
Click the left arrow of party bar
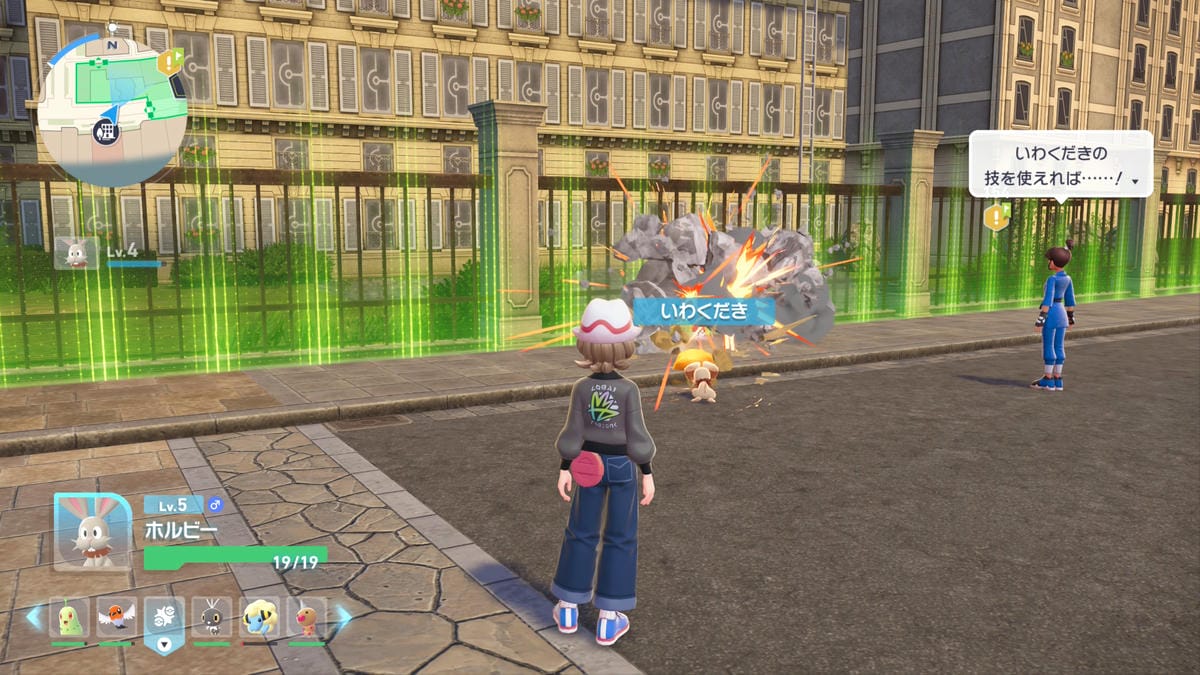coord(34,617)
